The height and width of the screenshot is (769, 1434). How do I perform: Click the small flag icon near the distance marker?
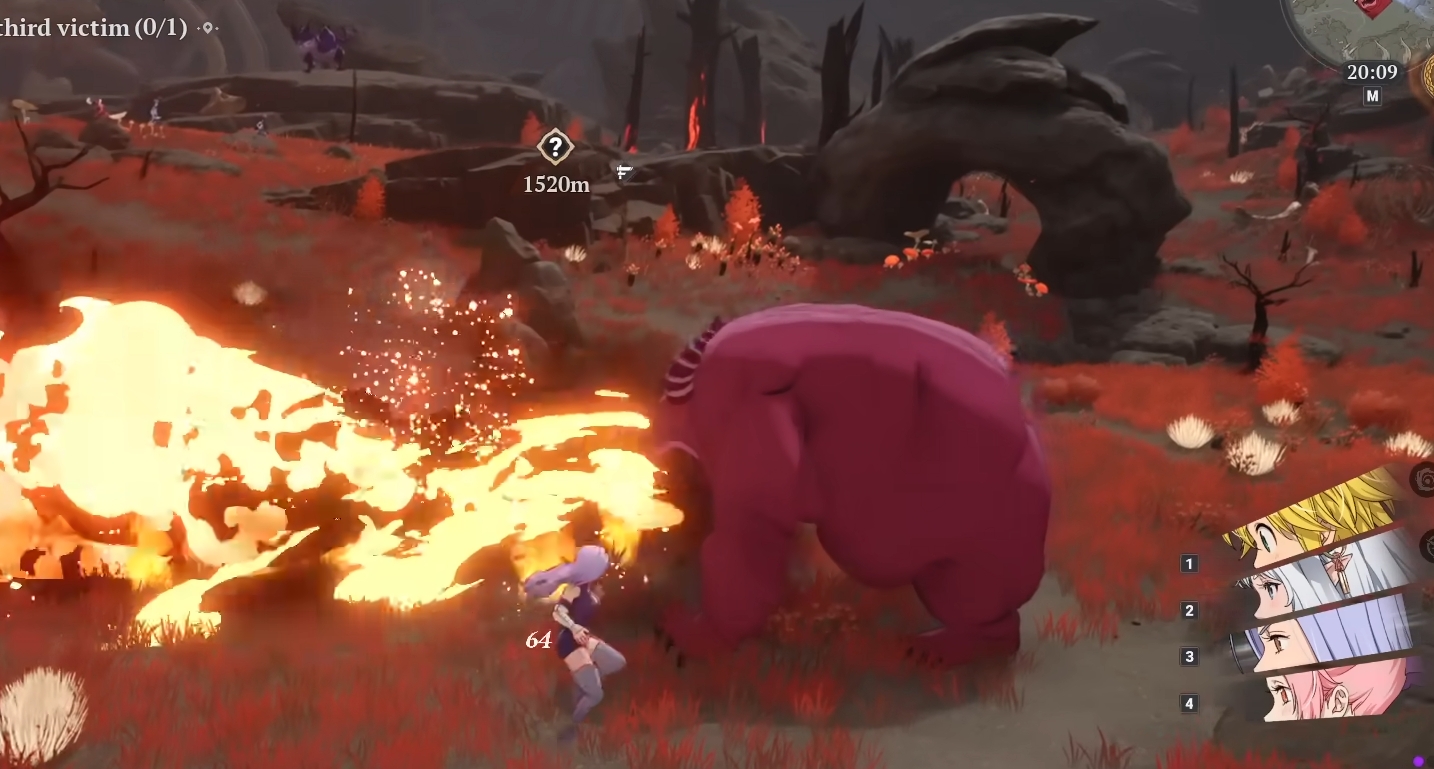point(623,171)
